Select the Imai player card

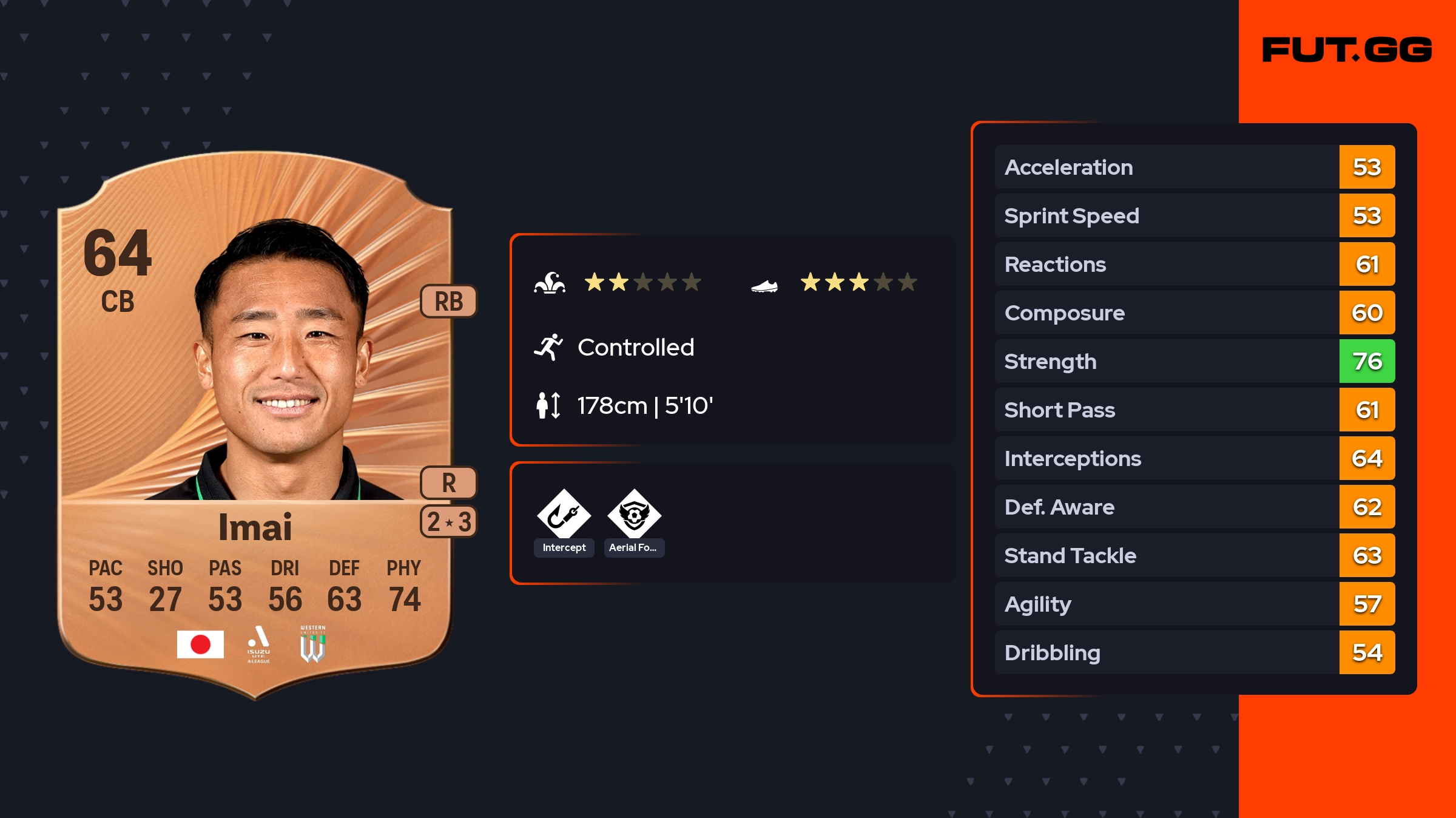pyautogui.click(x=255, y=425)
